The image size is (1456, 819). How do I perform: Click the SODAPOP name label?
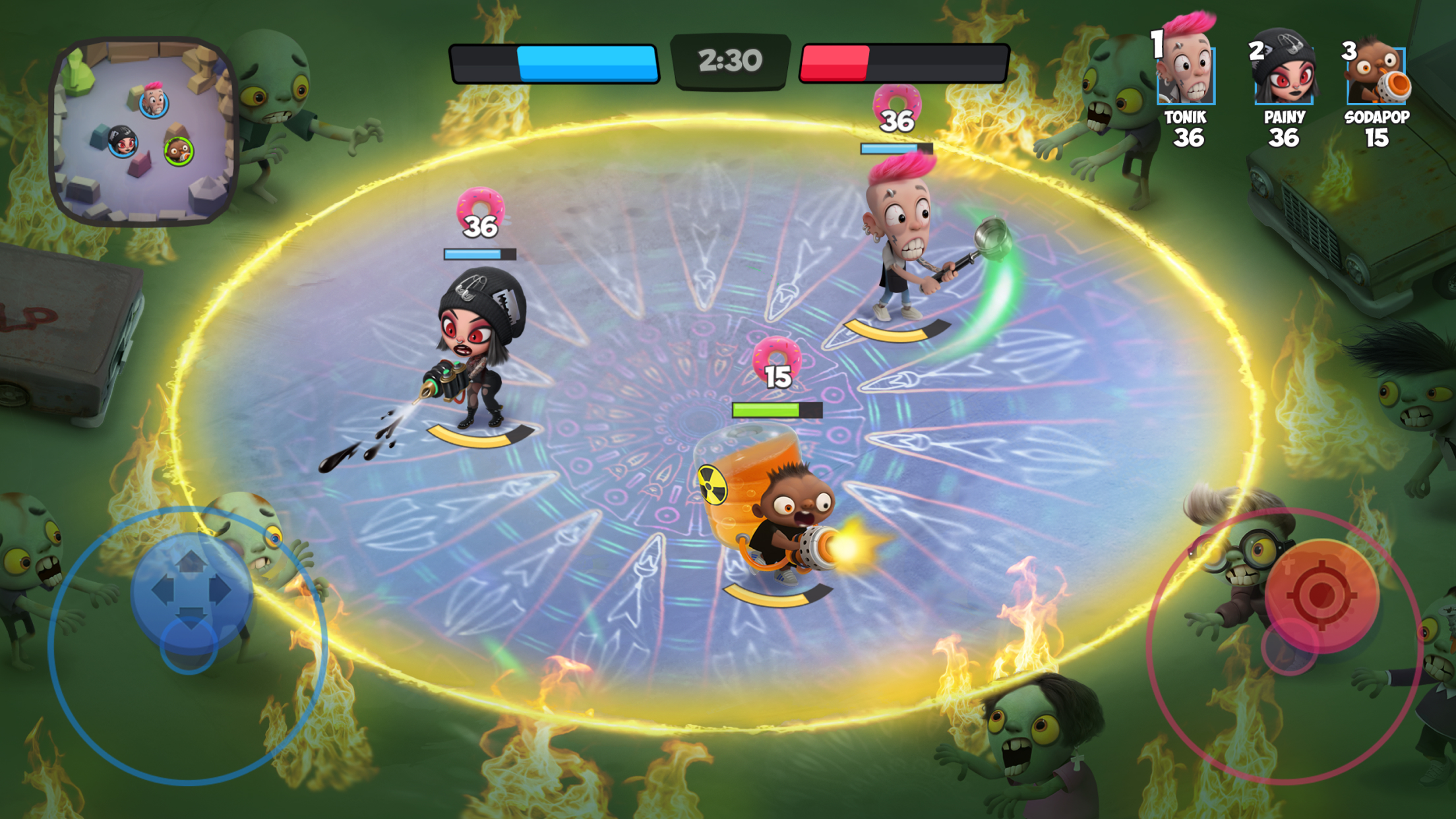[1378, 119]
